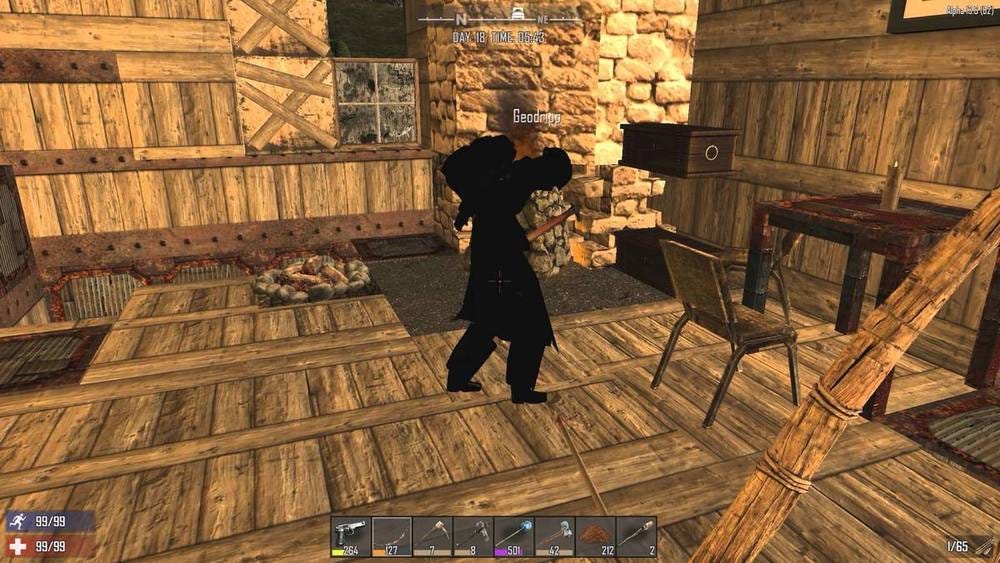This screenshot has height=563, width=1000.
Task: Select the wooden bow hotbar slot
Action: 392,536
